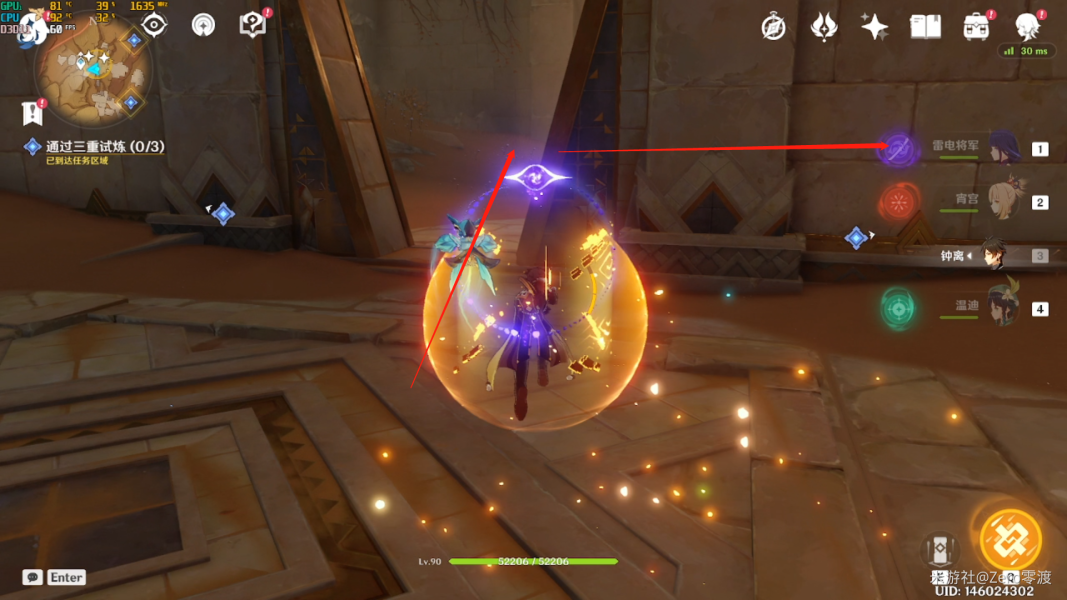The image size is (1067, 600).
Task: Select the active character 钟离
Action: [x=993, y=255]
